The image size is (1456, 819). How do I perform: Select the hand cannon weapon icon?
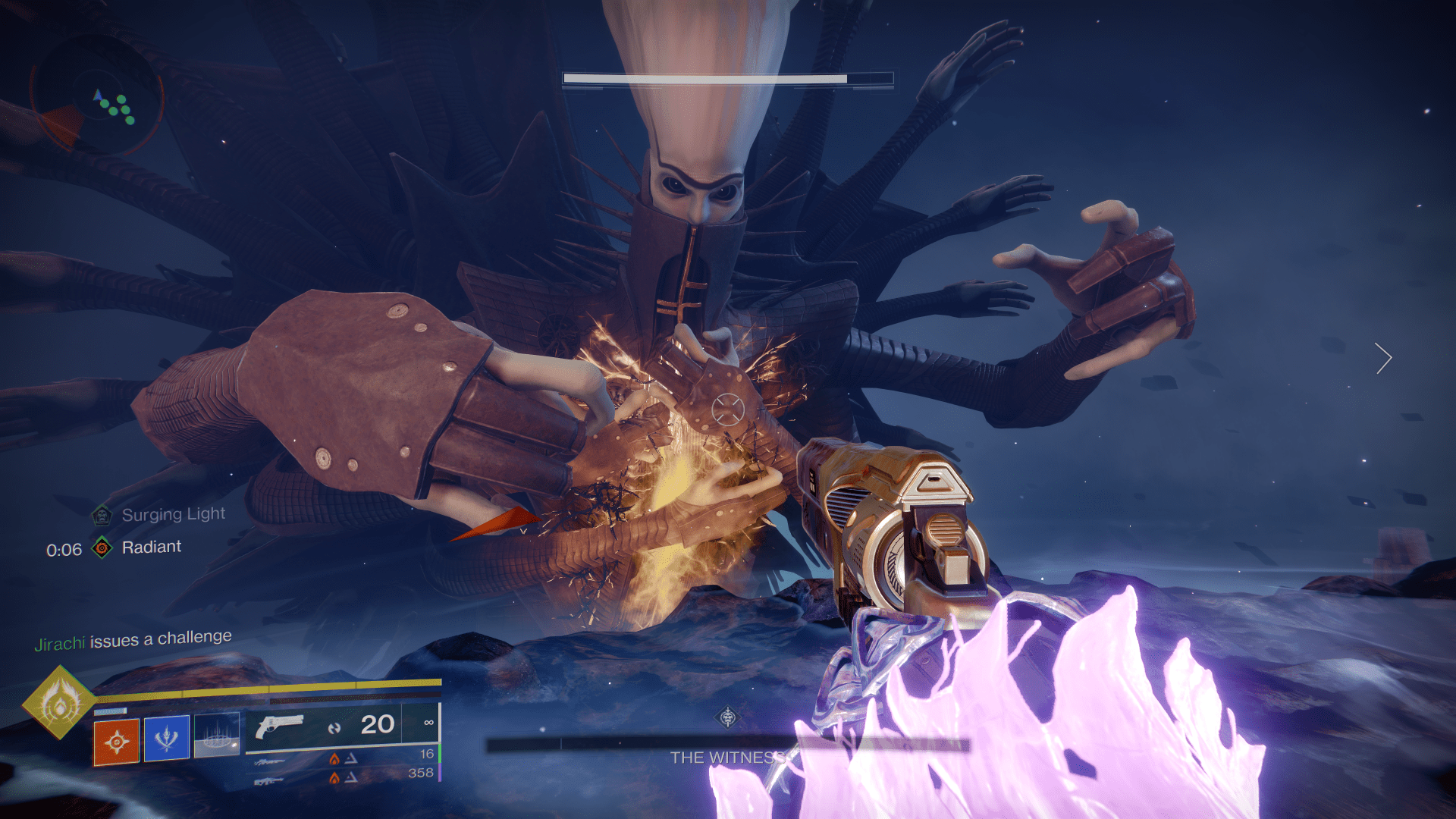pos(281,726)
